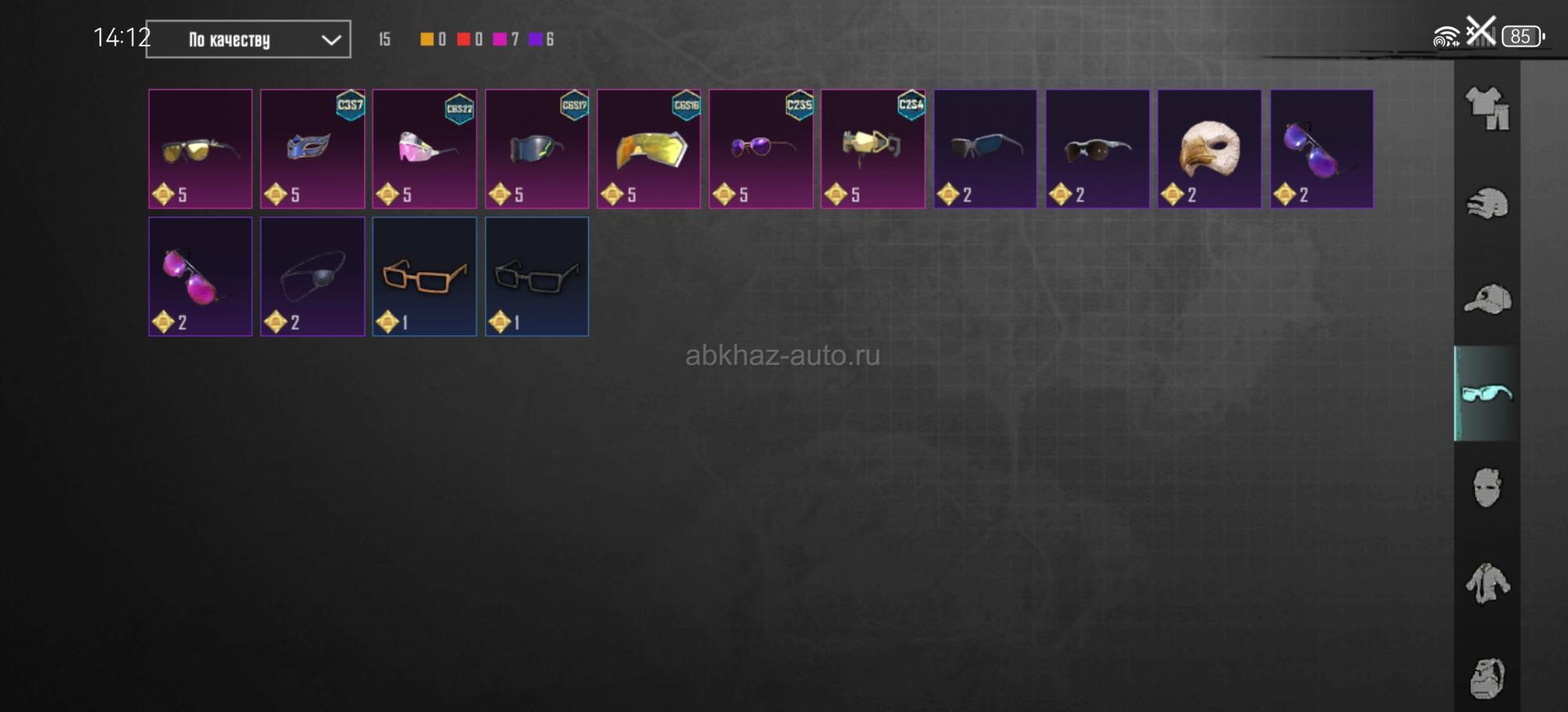
Task: Switch to the outfit set category tab
Action: [1487, 109]
